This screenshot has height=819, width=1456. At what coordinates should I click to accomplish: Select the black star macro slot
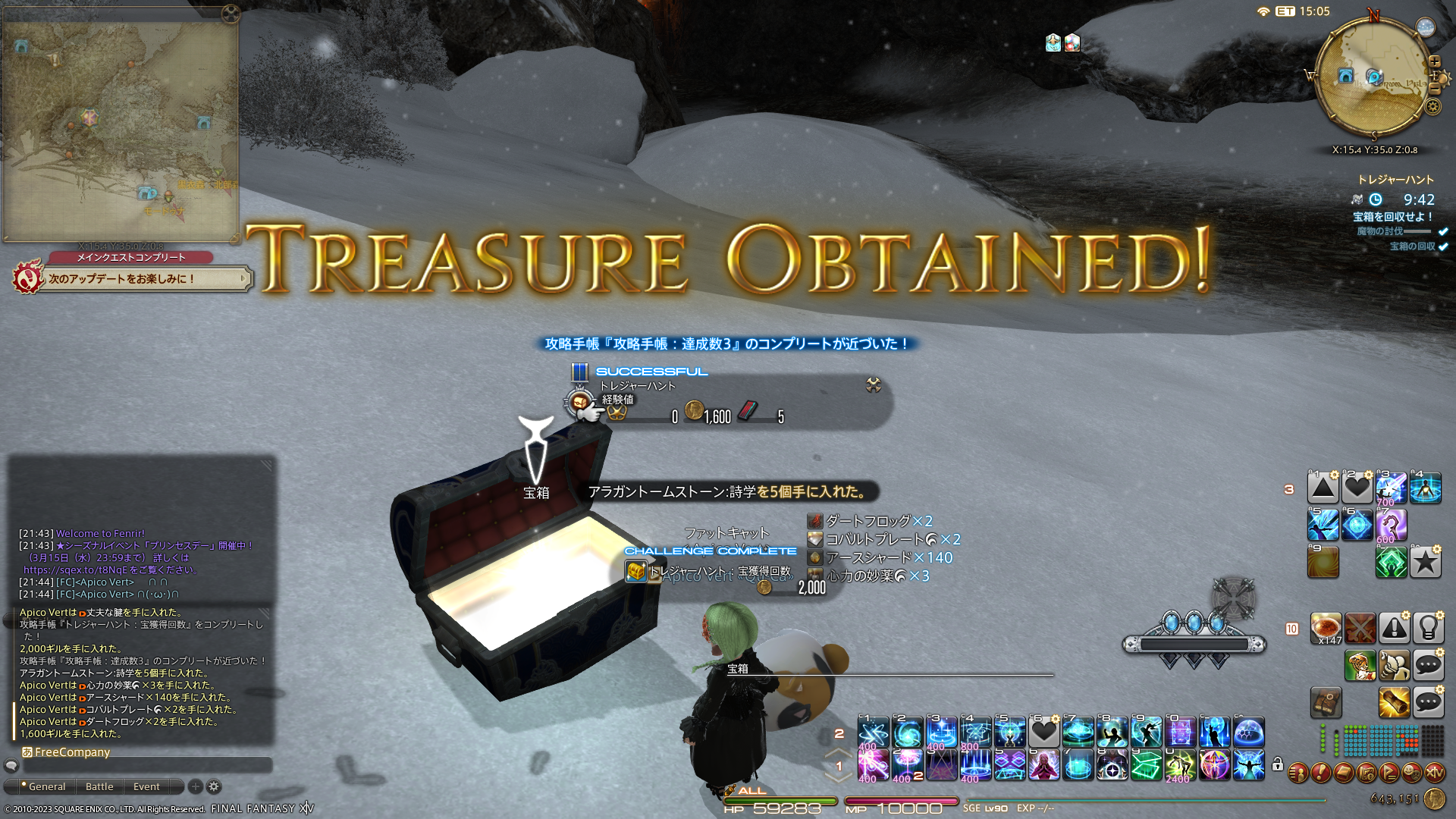pos(1425,562)
